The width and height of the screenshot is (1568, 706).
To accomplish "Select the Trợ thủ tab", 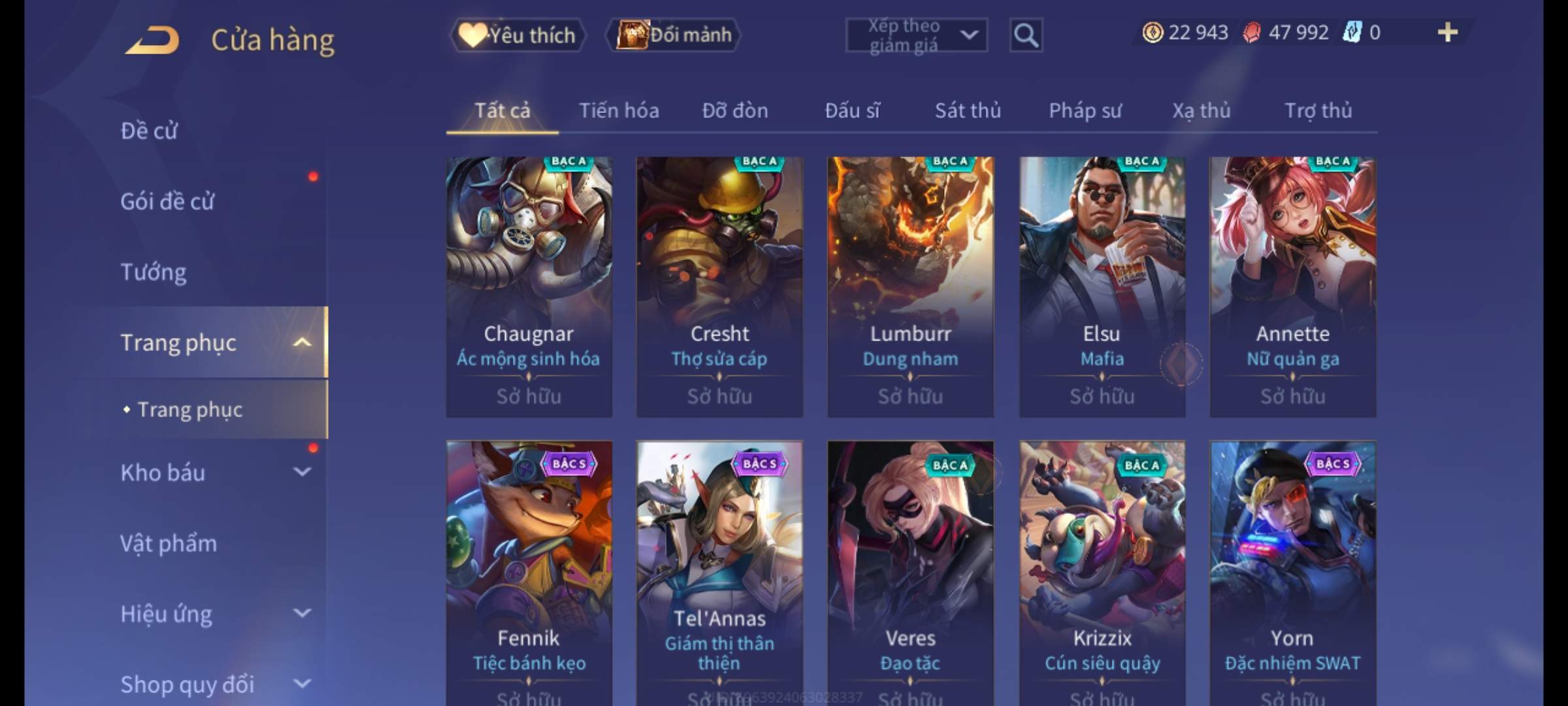I will pos(1318,111).
